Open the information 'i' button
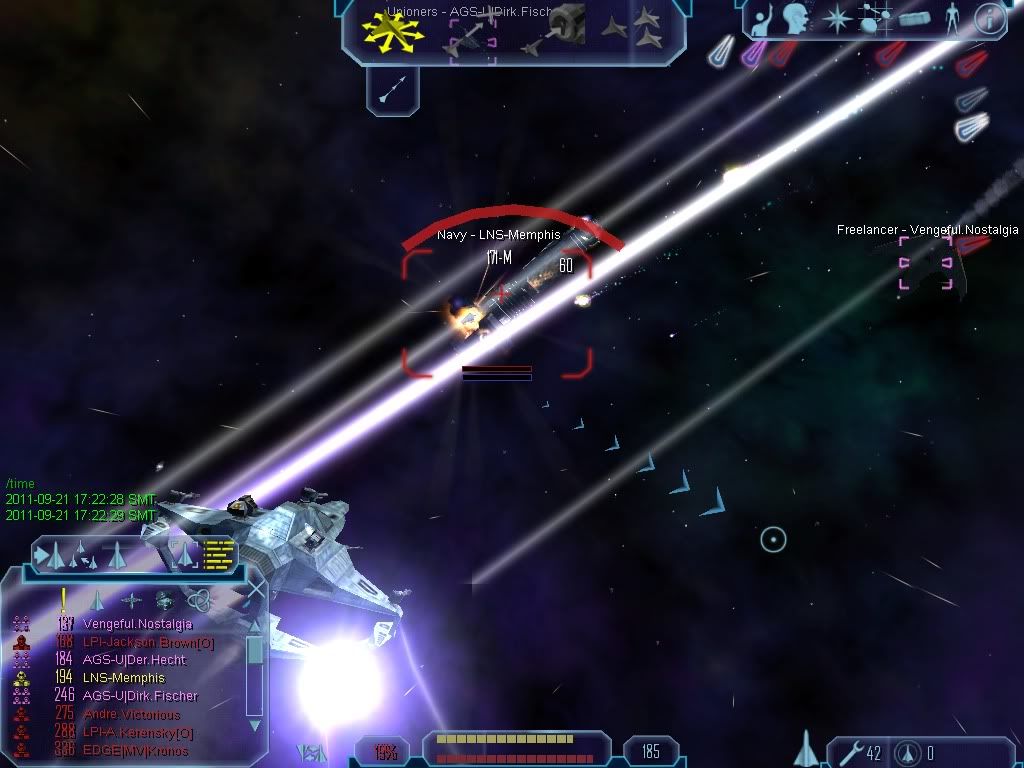This screenshot has width=1024, height=768. (x=989, y=19)
